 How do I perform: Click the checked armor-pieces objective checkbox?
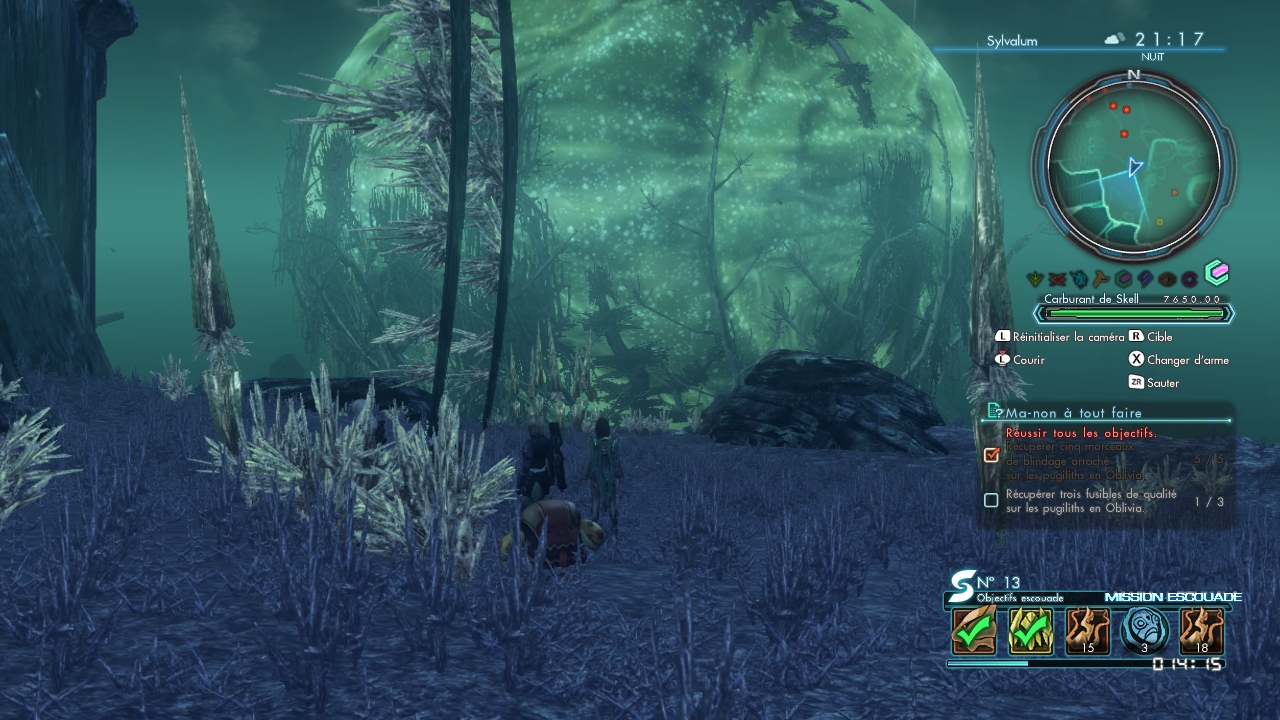click(x=991, y=455)
